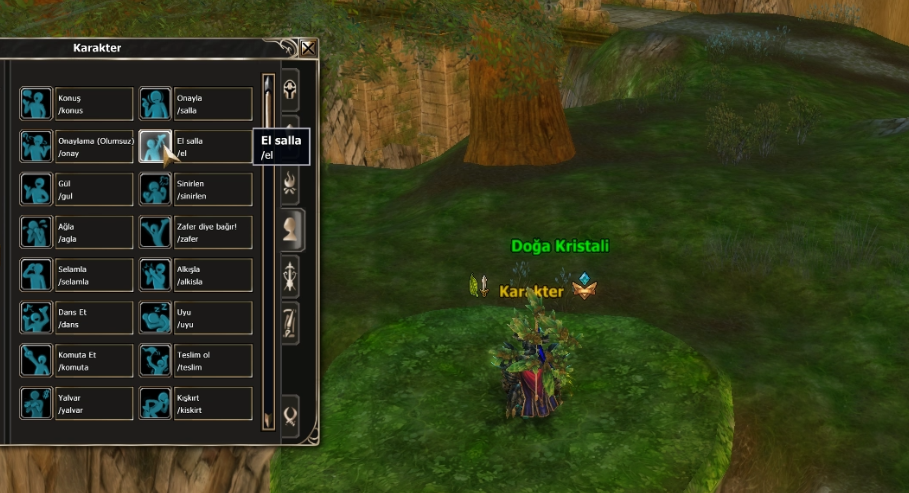Click the emote list scrollbar
This screenshot has height=493, width=909.
(268, 250)
